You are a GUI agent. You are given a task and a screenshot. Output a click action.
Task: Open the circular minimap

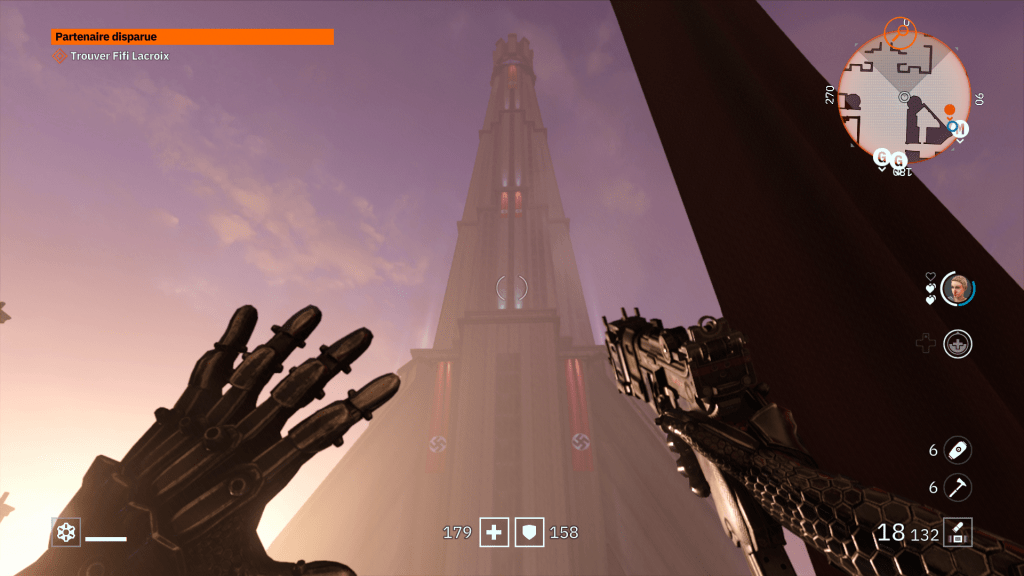point(904,98)
